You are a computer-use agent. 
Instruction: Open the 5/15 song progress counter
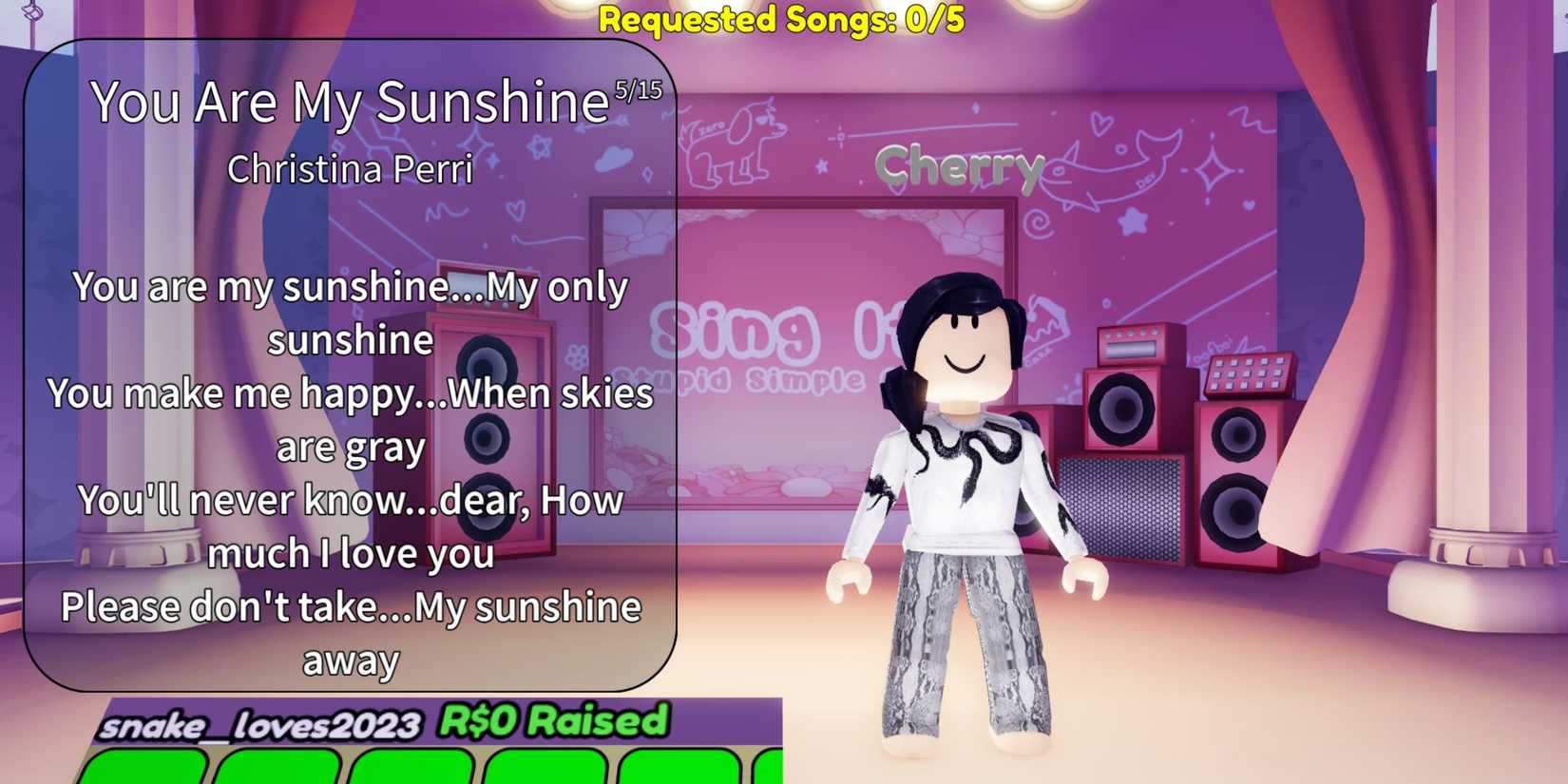coord(639,90)
